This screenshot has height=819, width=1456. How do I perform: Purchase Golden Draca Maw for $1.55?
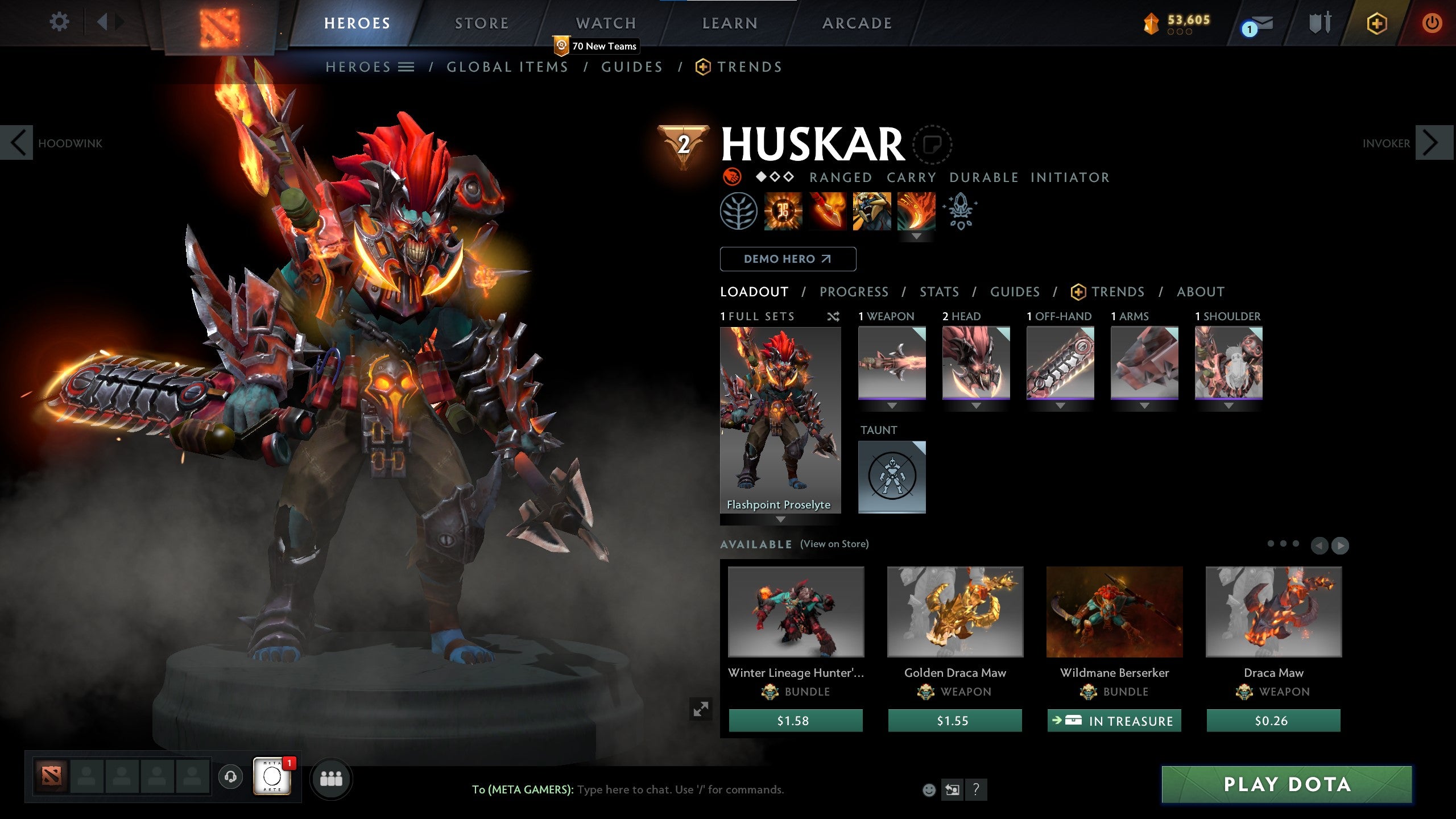[x=954, y=721]
